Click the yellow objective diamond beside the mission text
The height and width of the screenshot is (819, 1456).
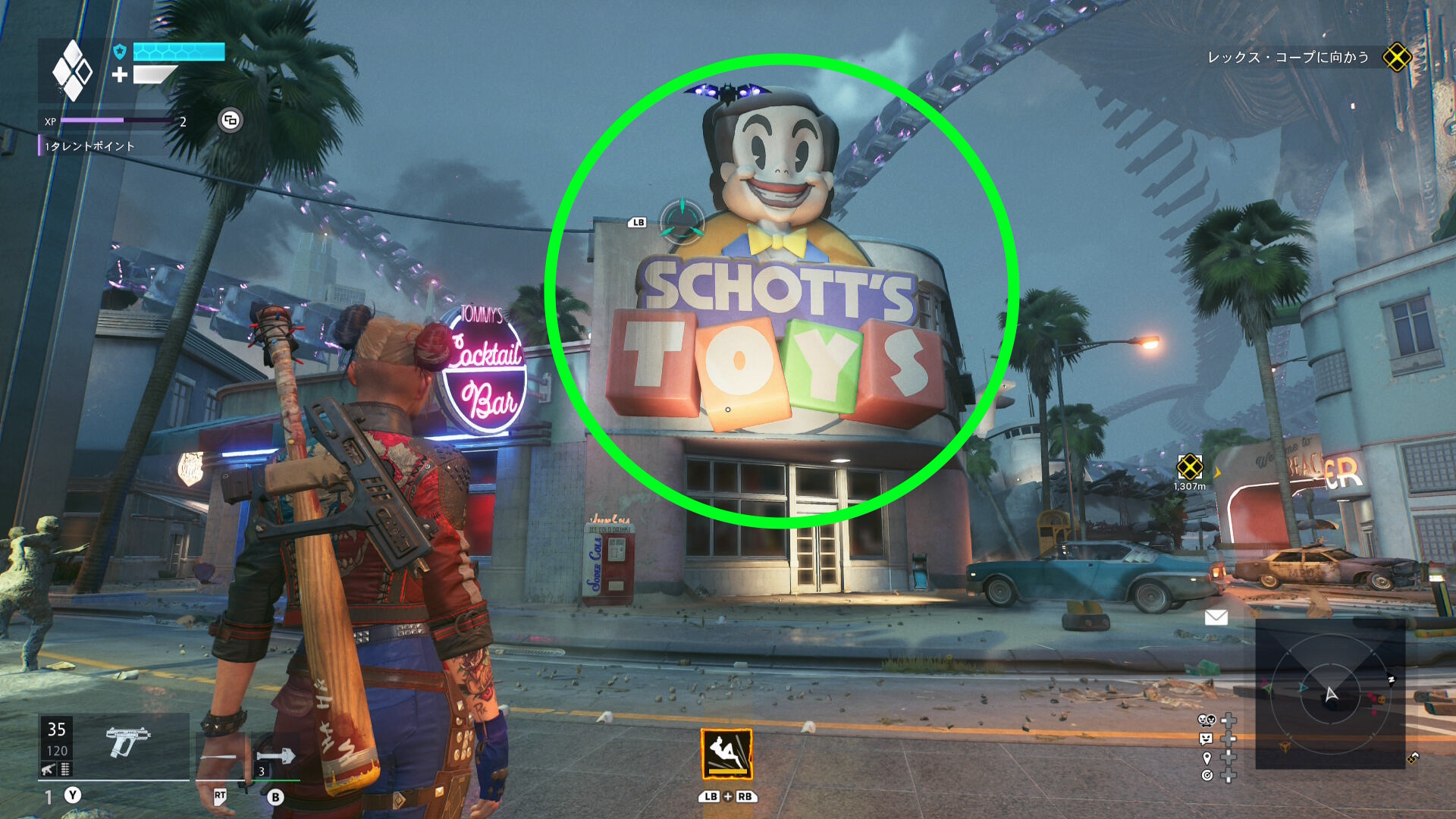click(x=1397, y=57)
